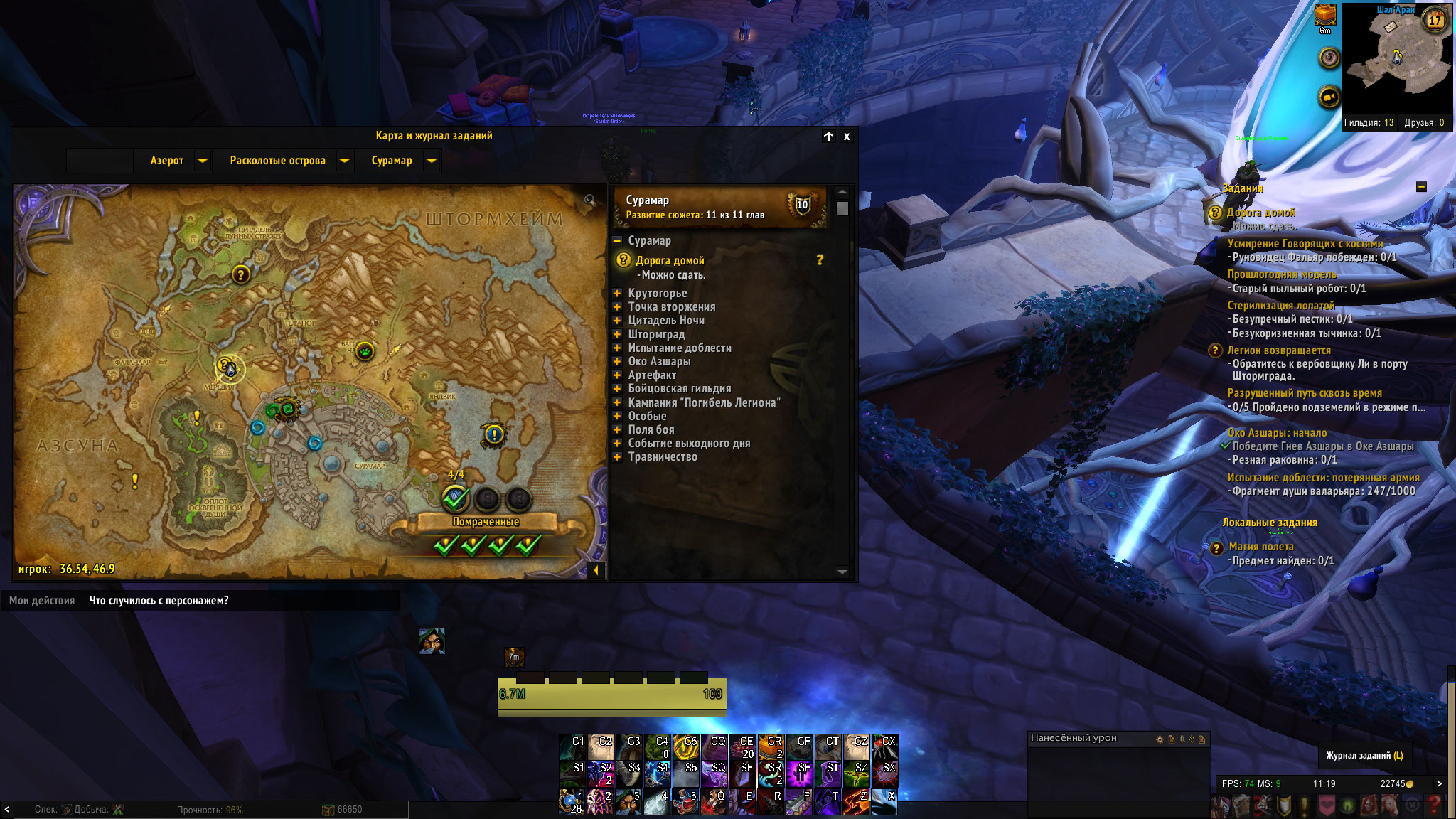Open the Легион возвращается tracked quest
1456x819 pixels.
[x=1278, y=350]
